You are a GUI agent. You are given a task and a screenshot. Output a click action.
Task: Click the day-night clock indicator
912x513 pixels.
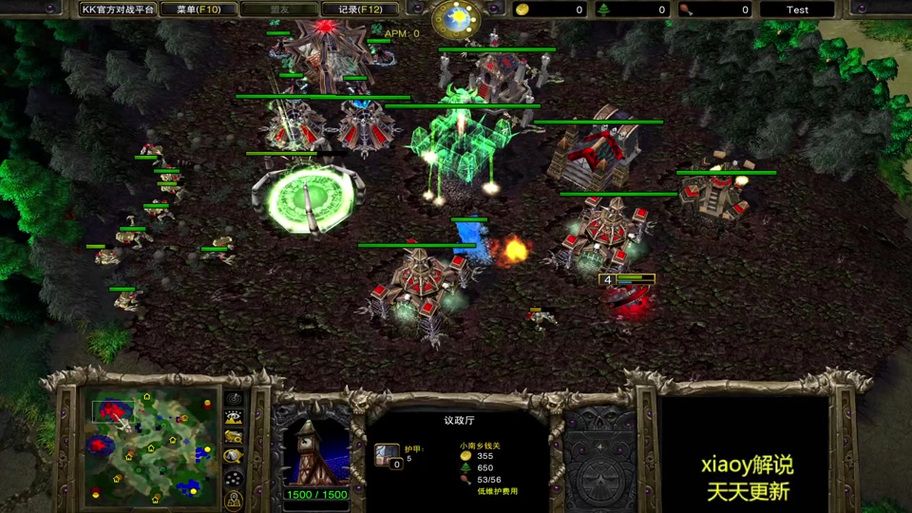coord(455,16)
